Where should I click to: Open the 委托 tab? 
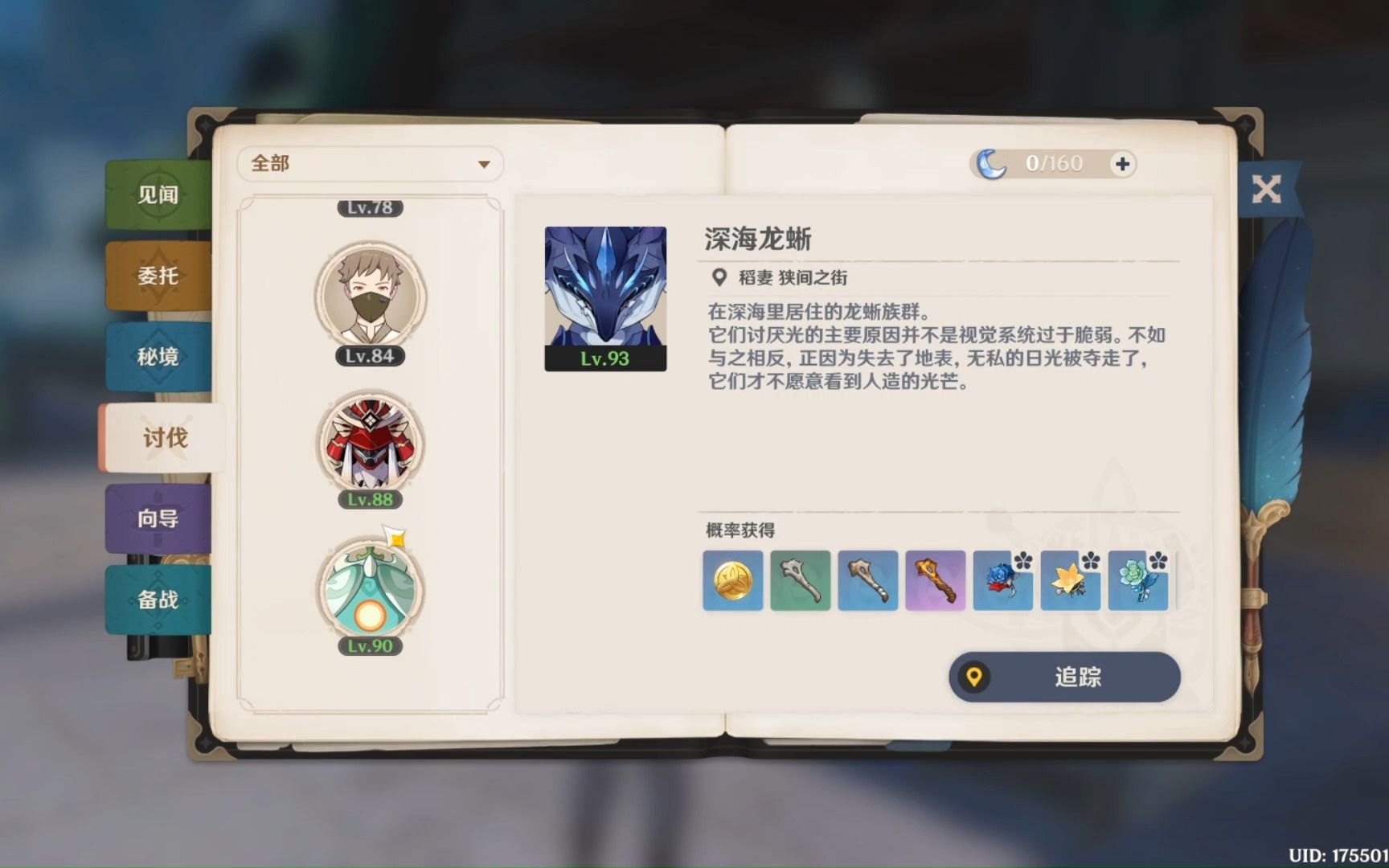coord(158,276)
